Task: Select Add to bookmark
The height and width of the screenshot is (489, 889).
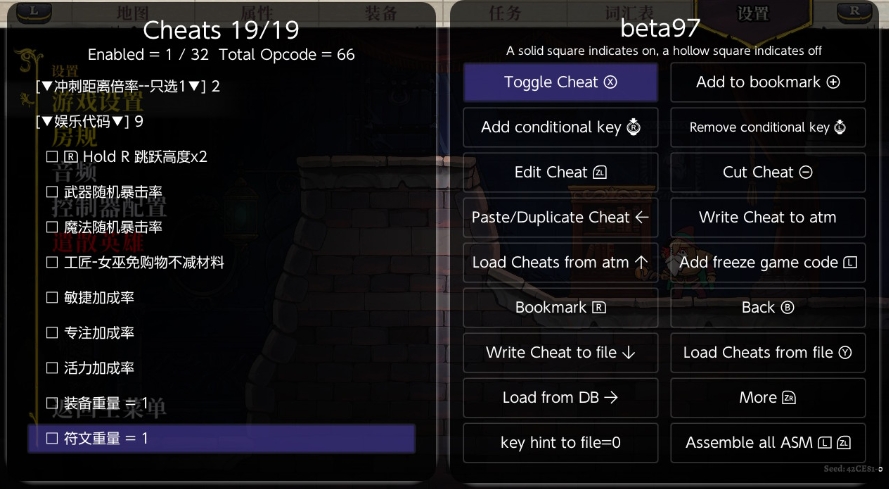Action: (767, 82)
